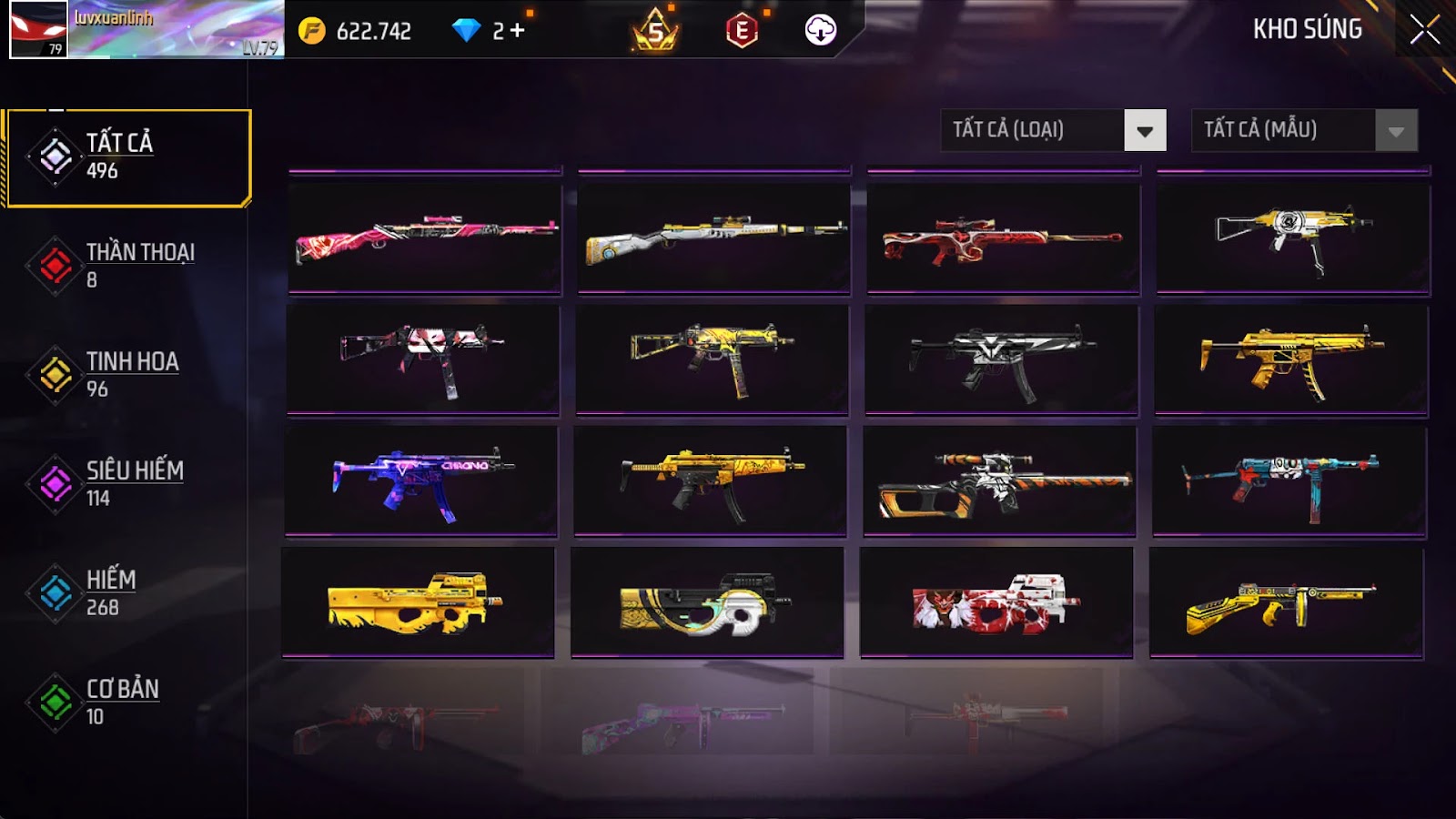Select the black and white MP5 skin
This screenshot has width=1456, height=819.
pos(1001,359)
